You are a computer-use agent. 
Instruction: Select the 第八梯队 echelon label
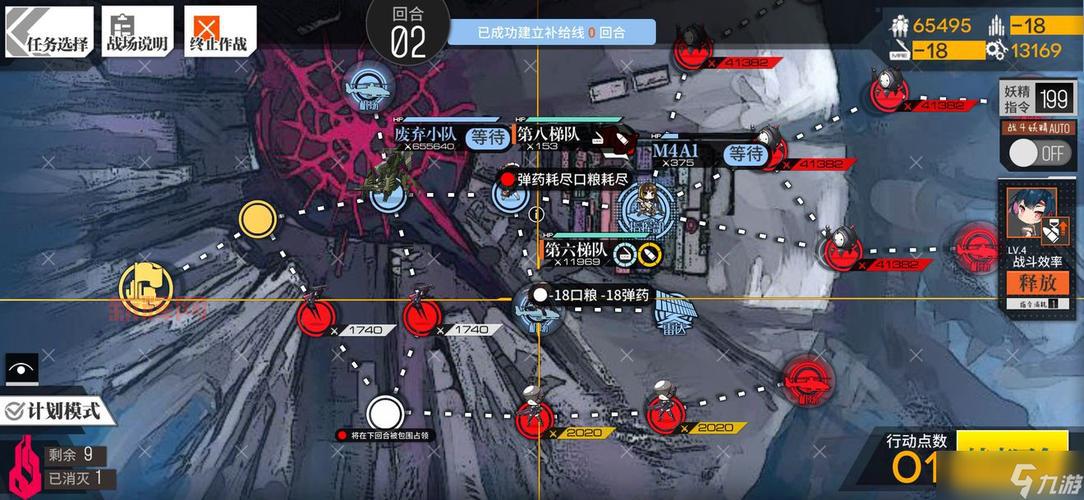point(551,134)
